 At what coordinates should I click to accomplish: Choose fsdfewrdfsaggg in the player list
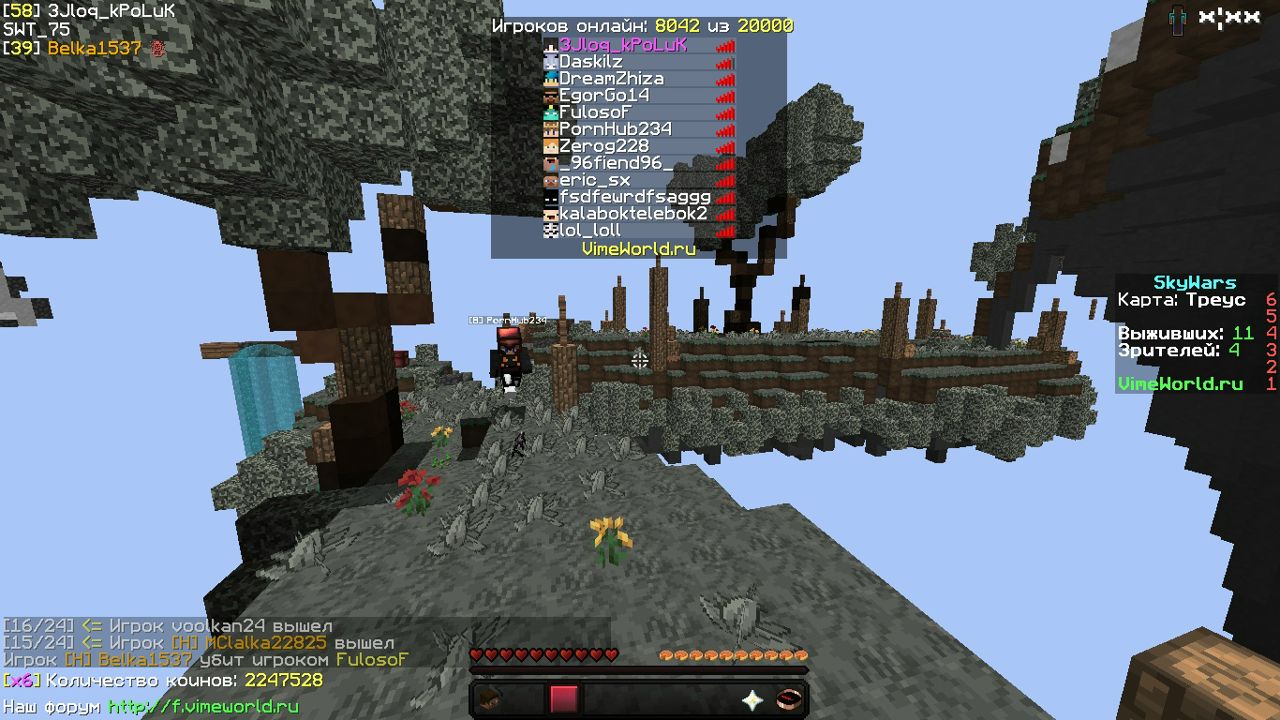click(x=634, y=197)
